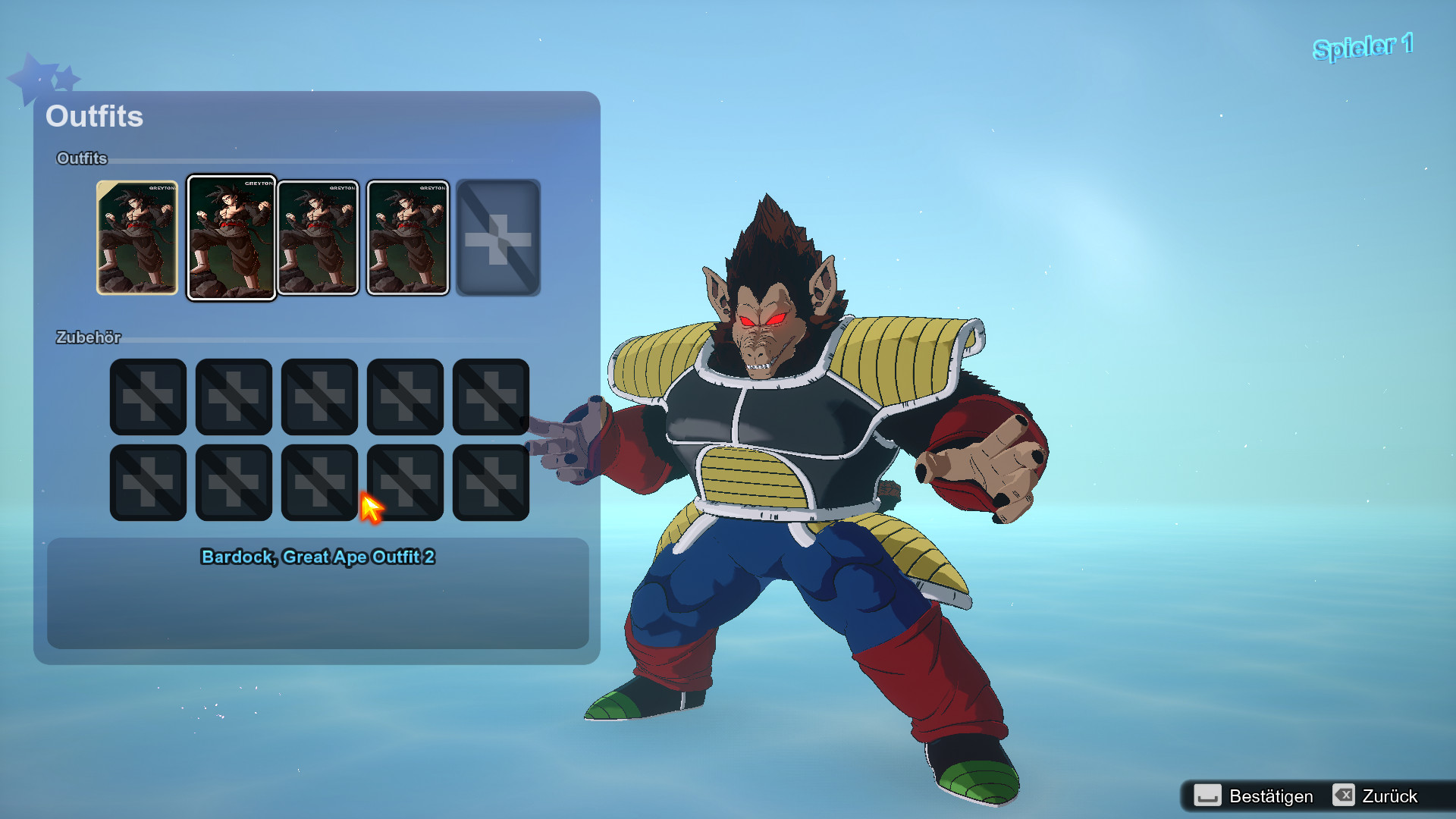The width and height of the screenshot is (1456, 819).
Task: Pick the fourth outfit card
Action: 407,237
